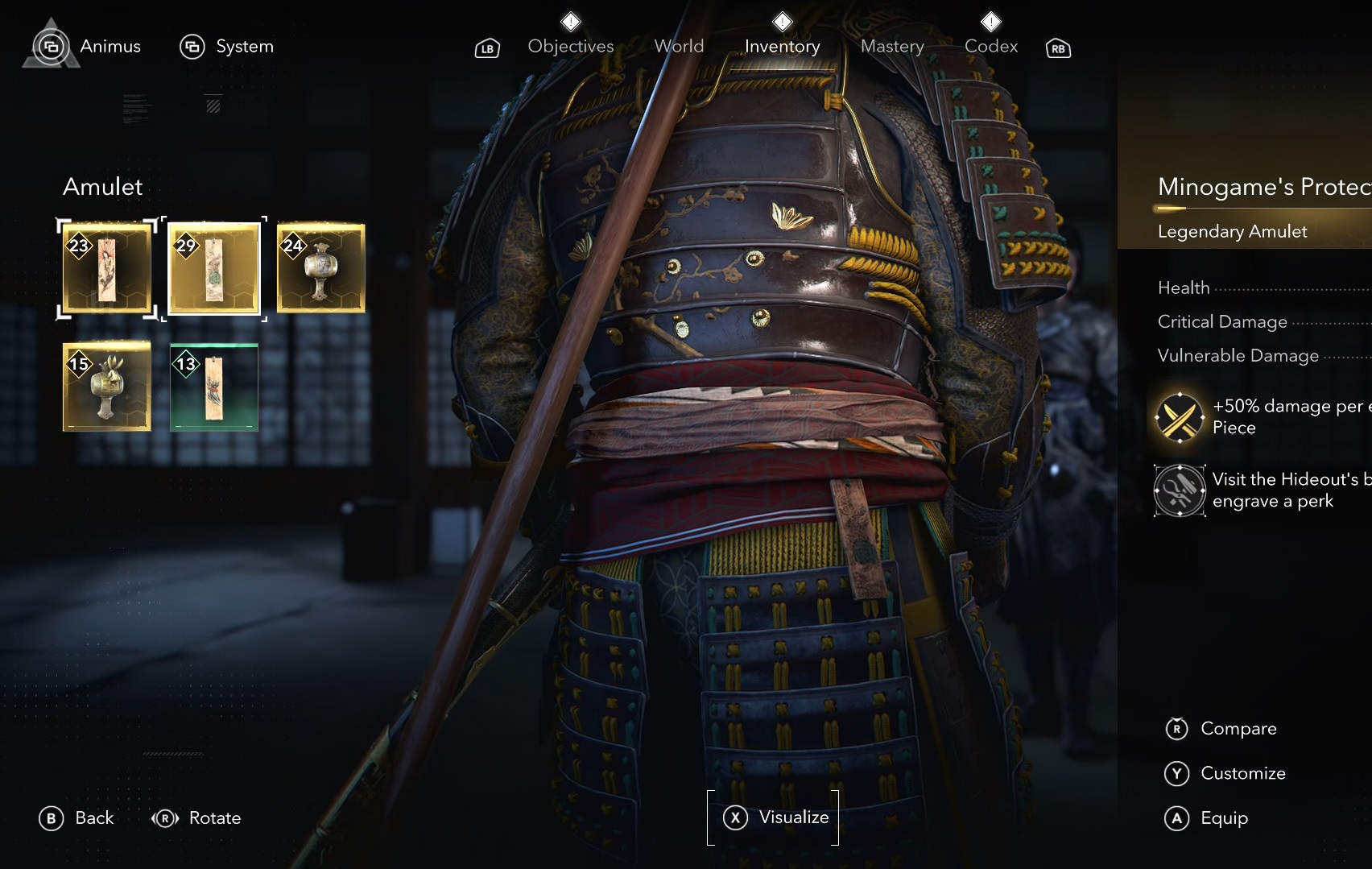Switch to the Objectives tab
Screen dimensions: 1372x869
(570, 47)
